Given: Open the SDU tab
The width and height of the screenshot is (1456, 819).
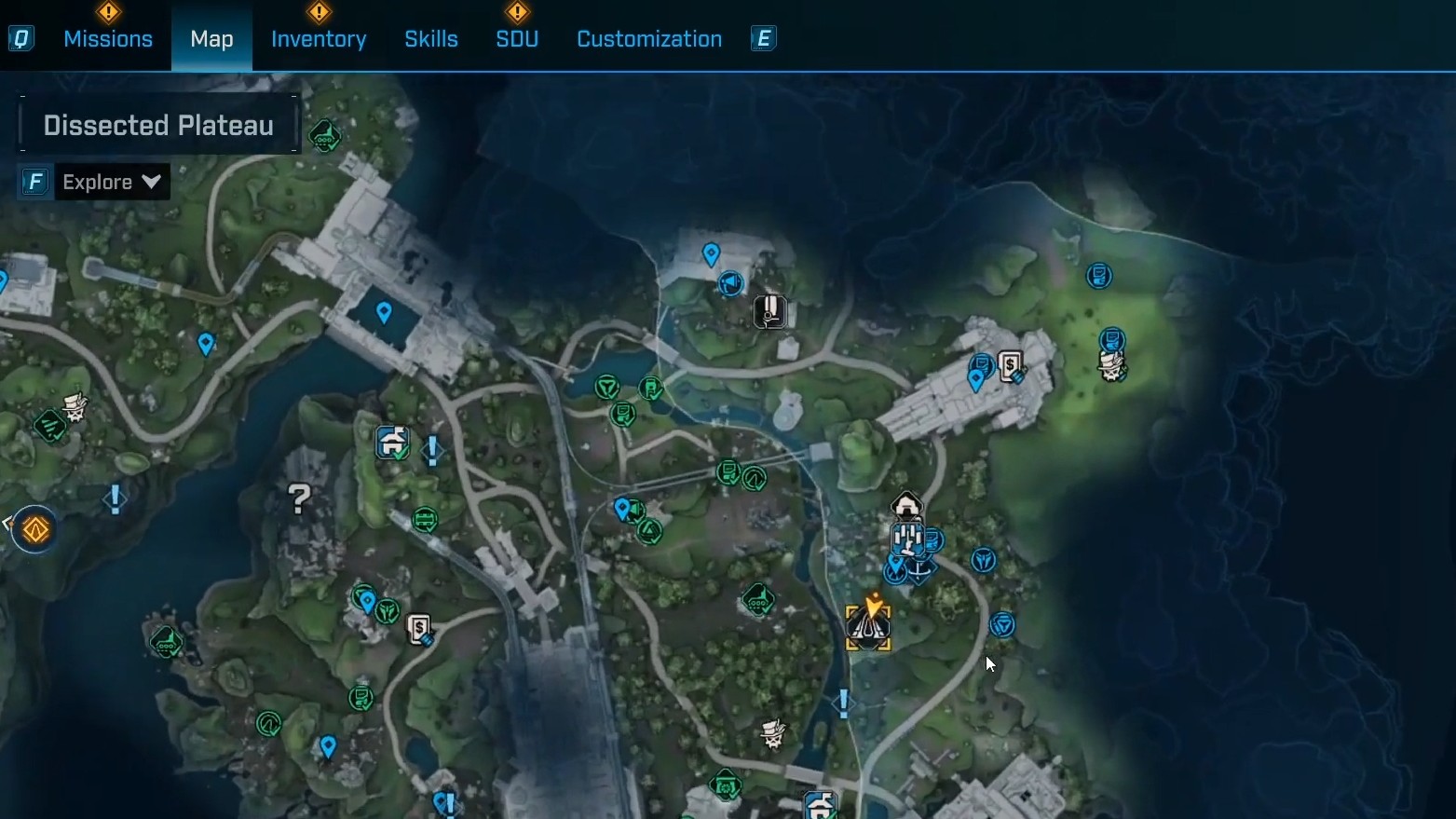Looking at the screenshot, I should (517, 39).
